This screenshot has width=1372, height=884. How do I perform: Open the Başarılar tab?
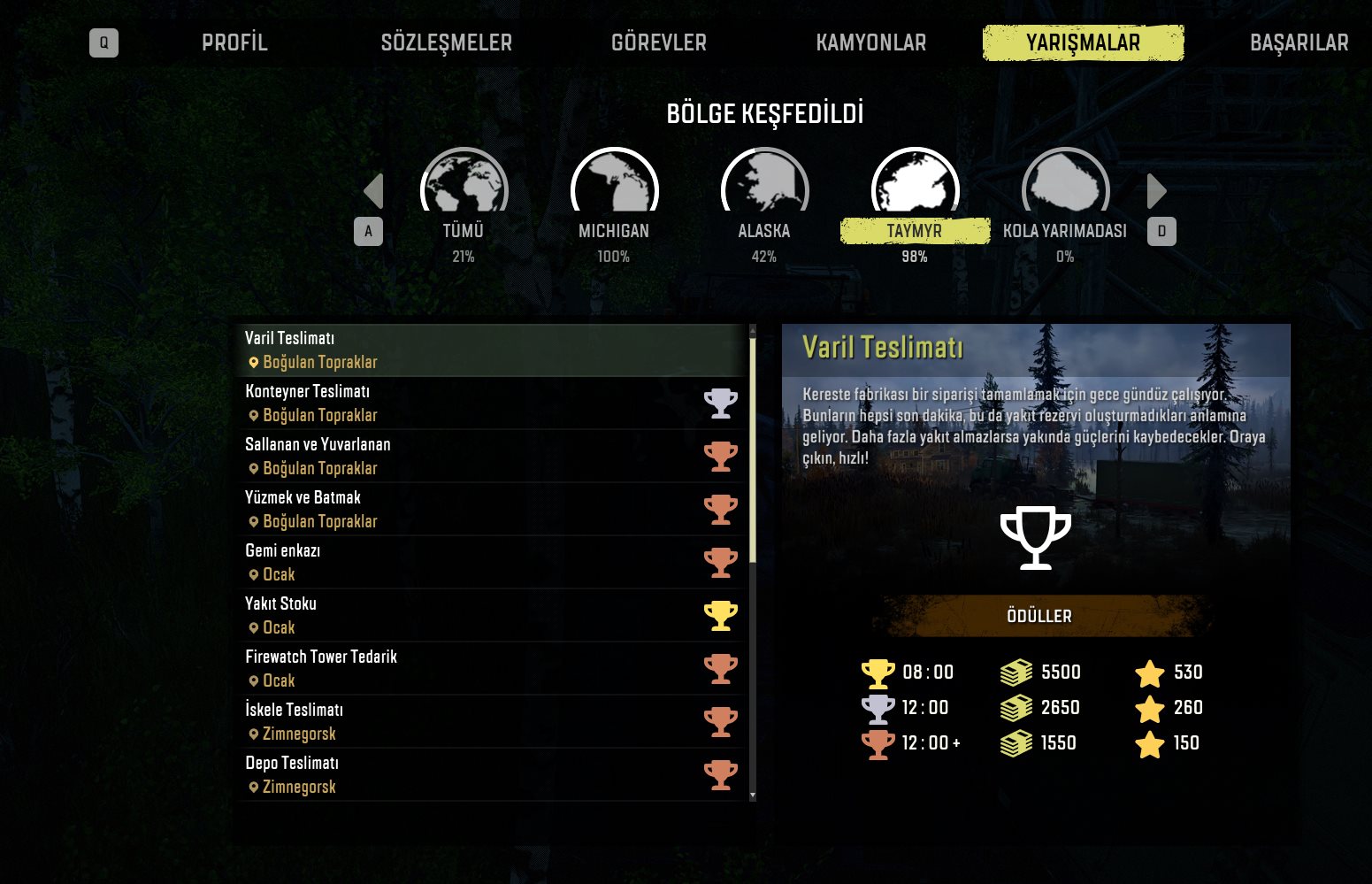(x=1299, y=42)
